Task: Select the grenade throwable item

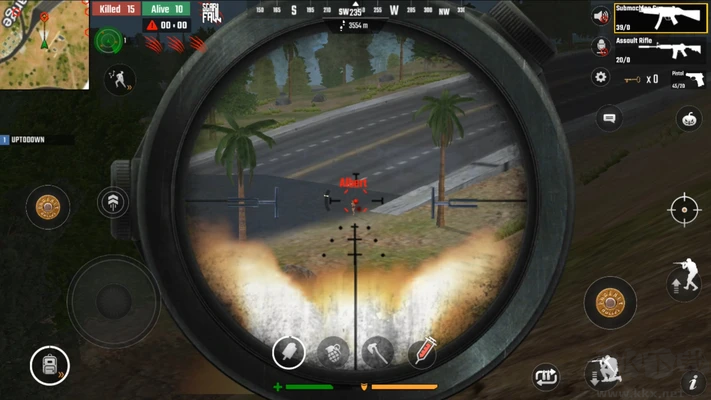Action: [x=333, y=352]
